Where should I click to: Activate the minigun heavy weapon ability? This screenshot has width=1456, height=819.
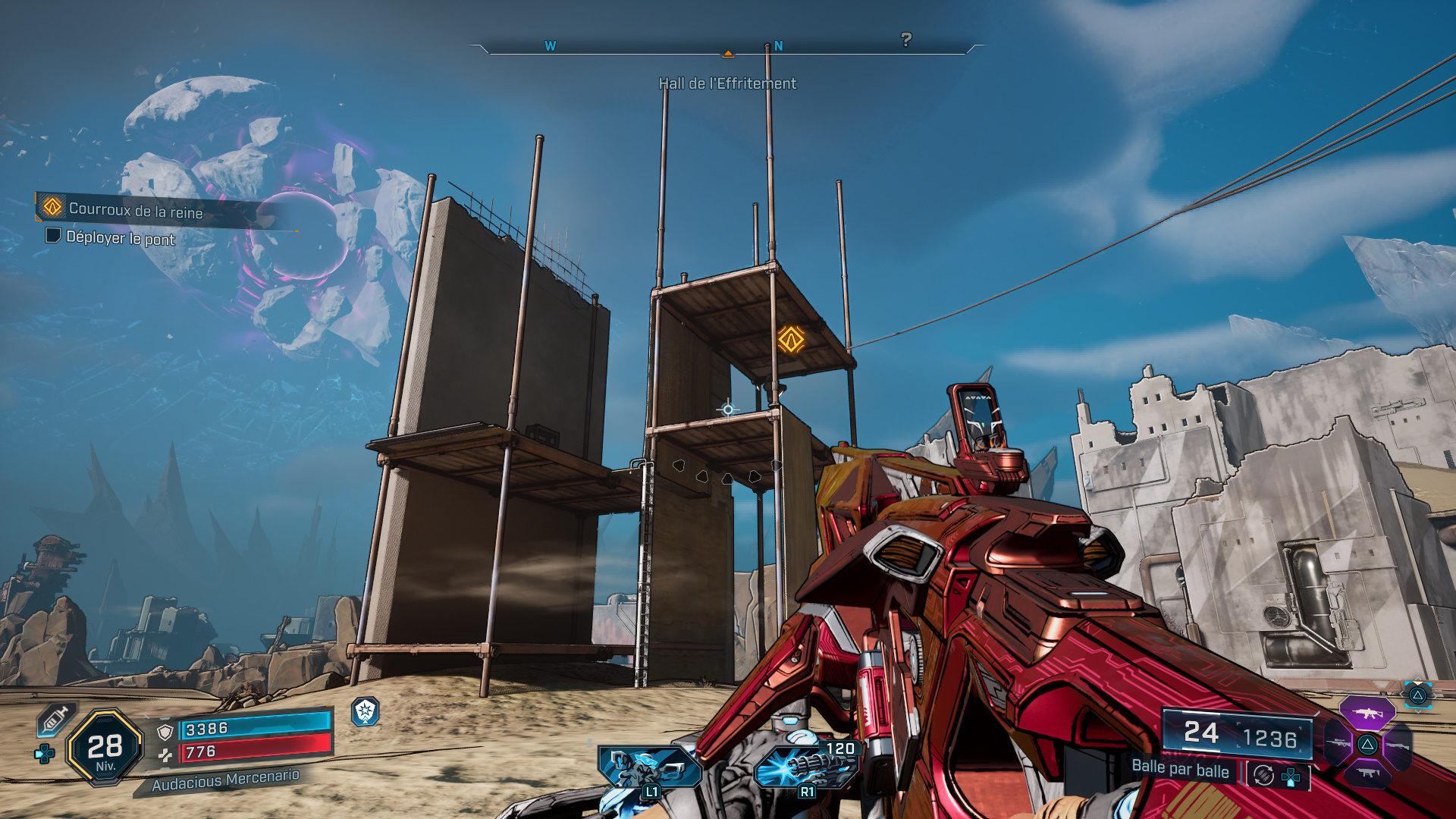point(805,766)
